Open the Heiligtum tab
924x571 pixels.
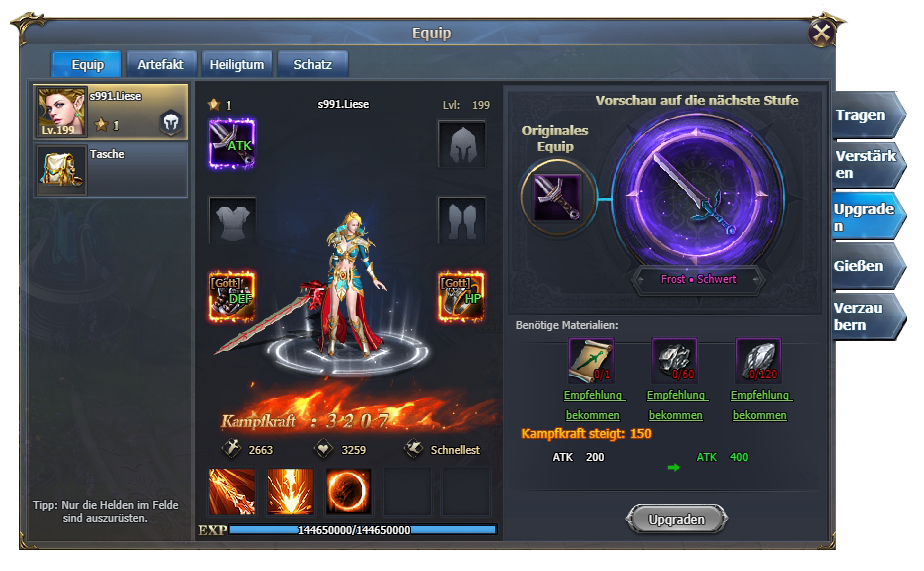click(x=237, y=65)
